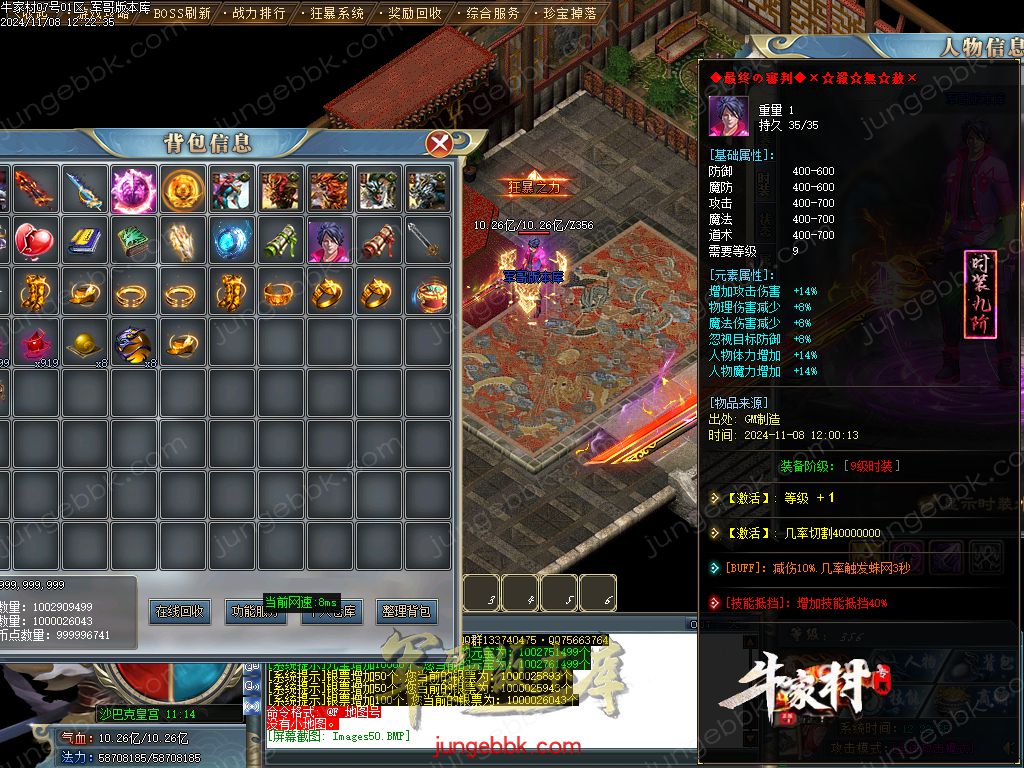This screenshot has width=1024, height=768.
Task: Select the green skill book item
Action: tap(134, 241)
